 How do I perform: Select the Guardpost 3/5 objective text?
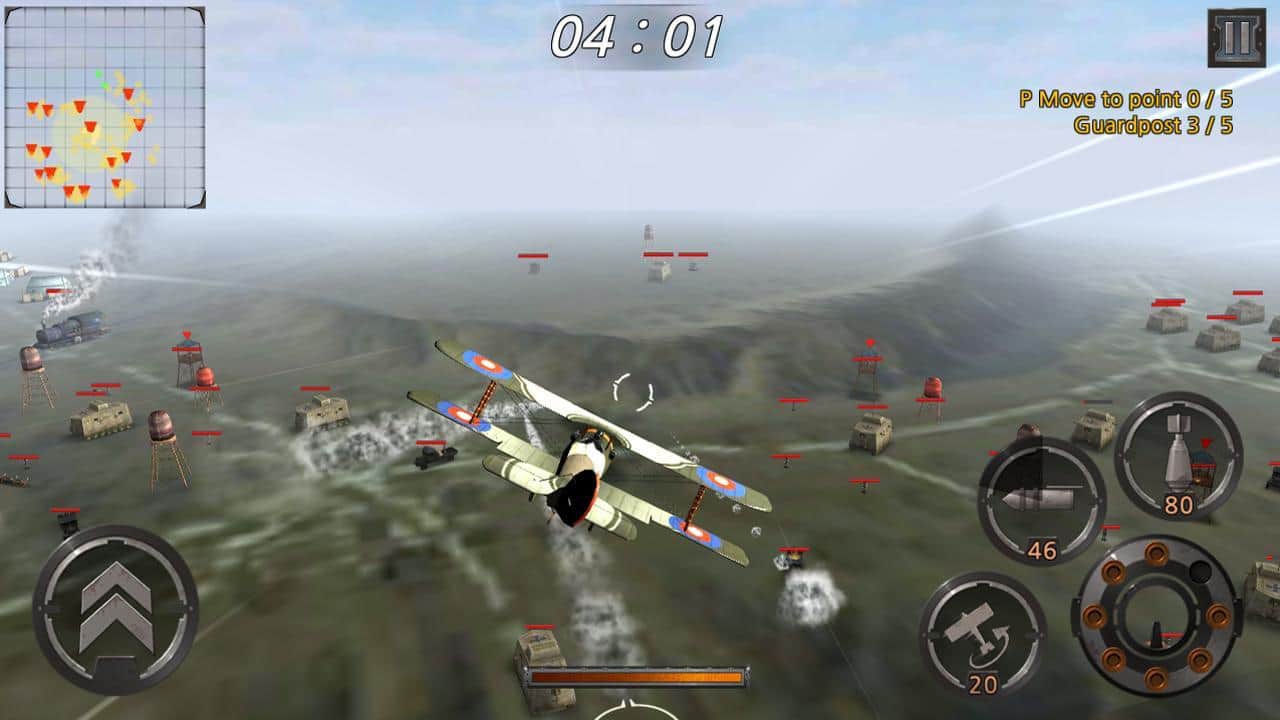(x=1156, y=126)
